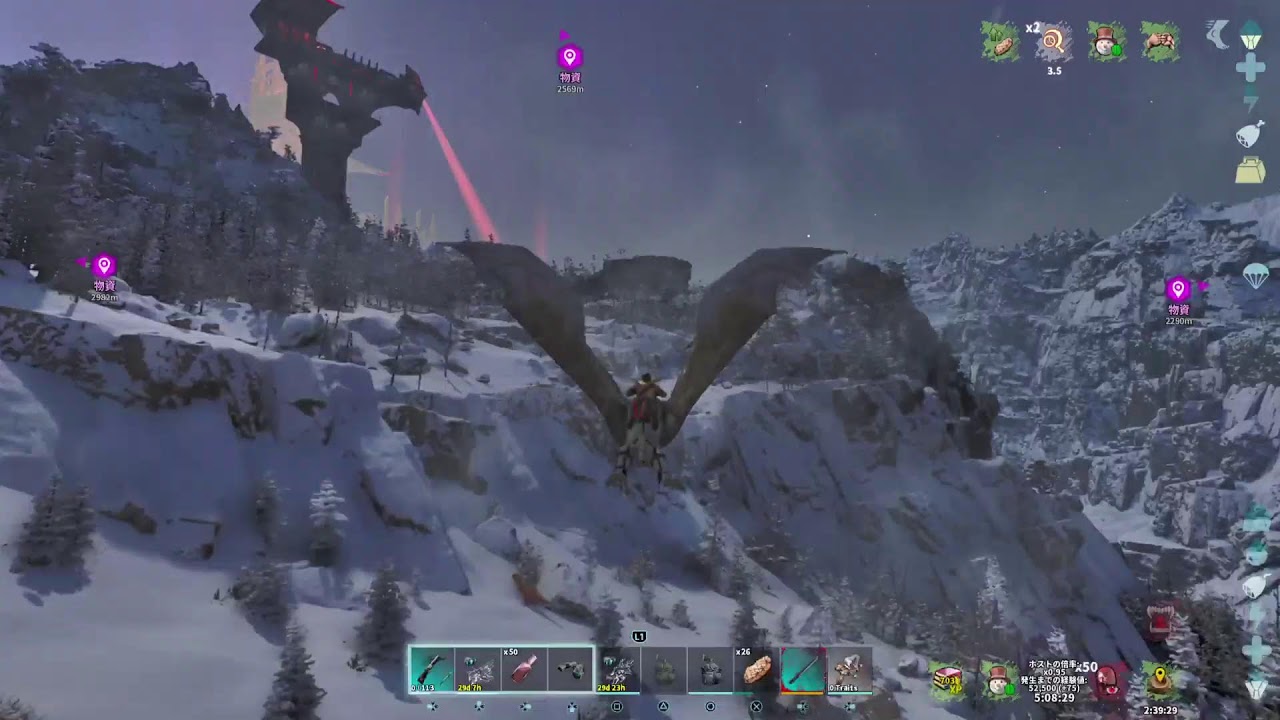Click the supply marker at 2569m
1280x720 pixels.
[x=570, y=57]
